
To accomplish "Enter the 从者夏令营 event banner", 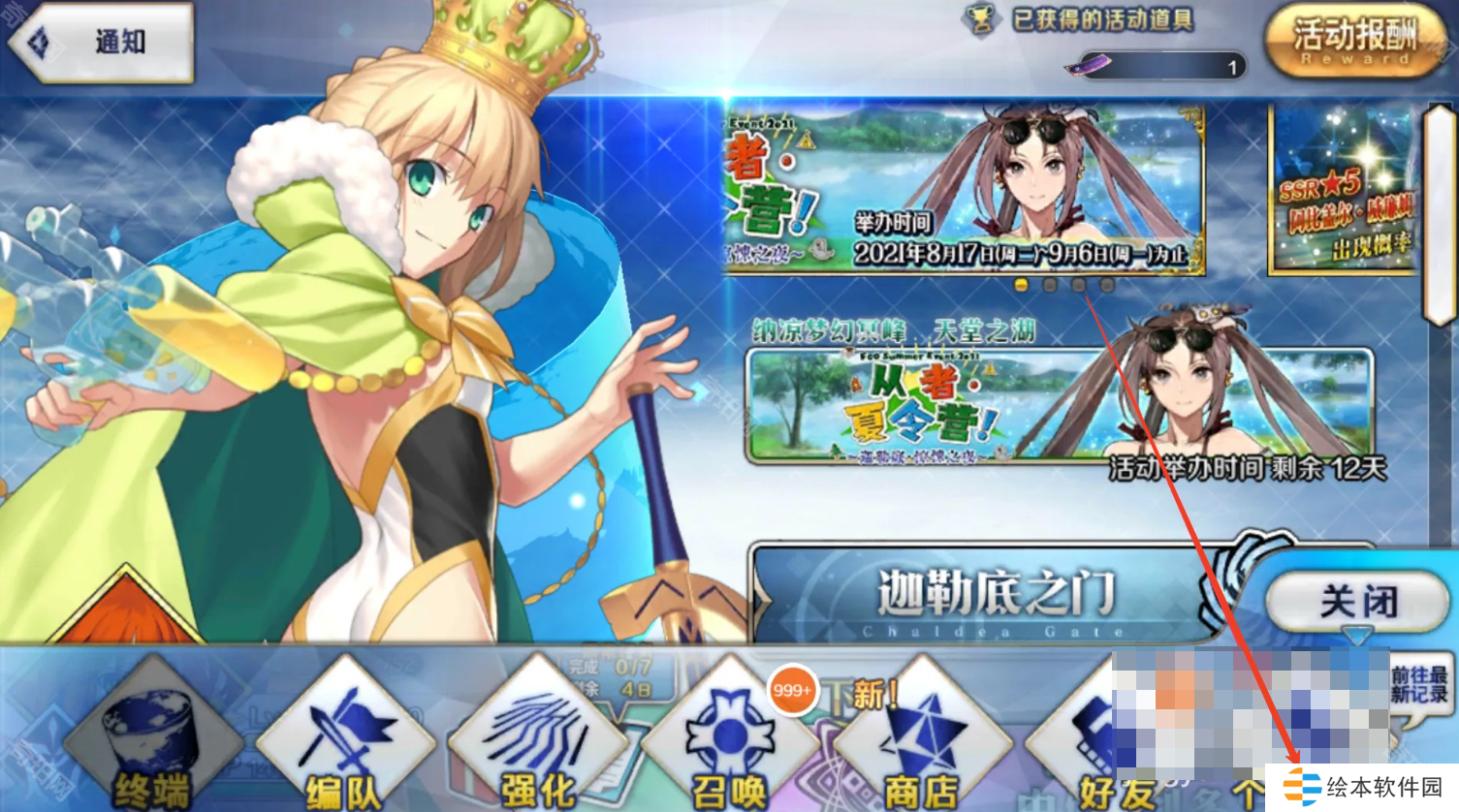I will pyautogui.click(x=1060, y=407).
